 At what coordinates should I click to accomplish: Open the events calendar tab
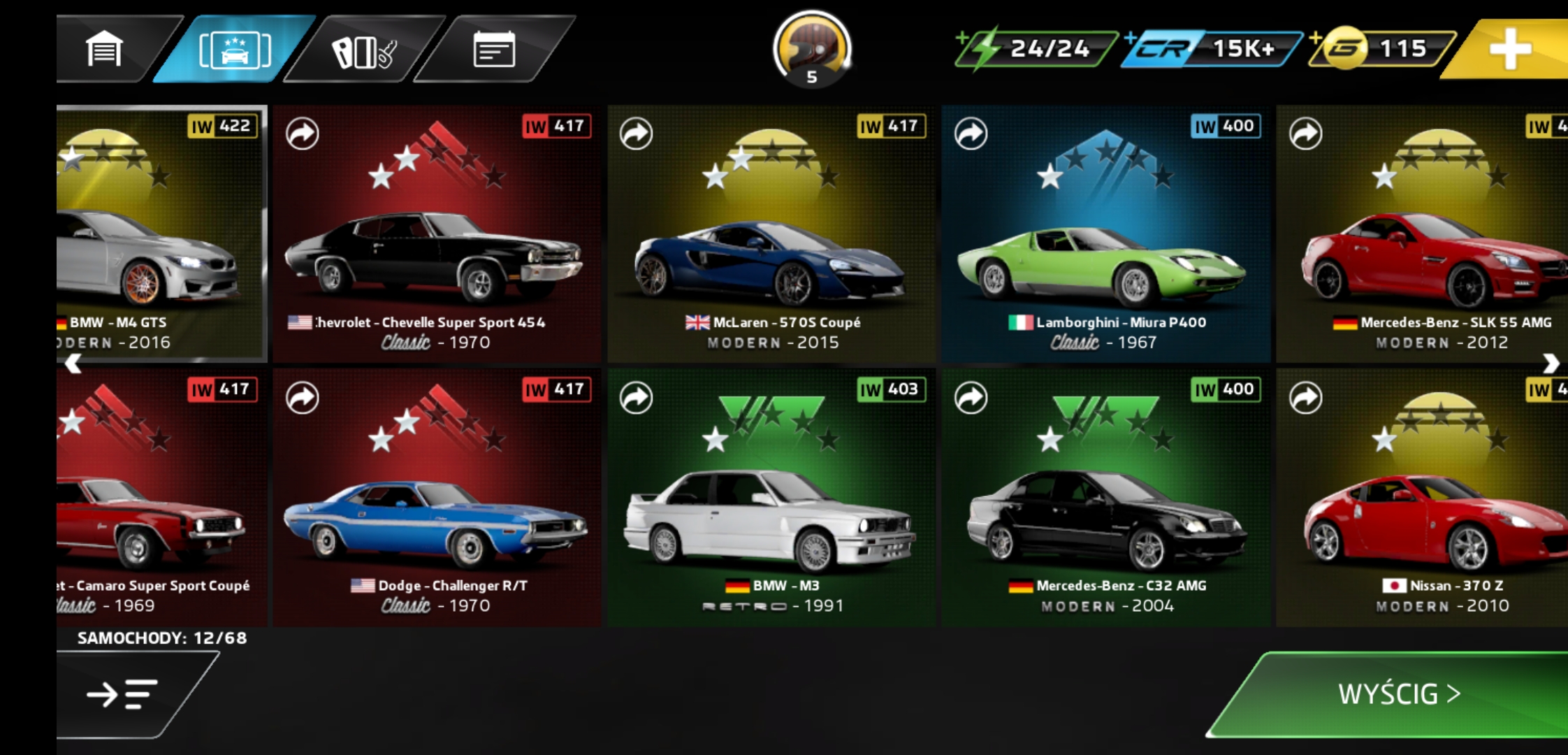[494, 50]
